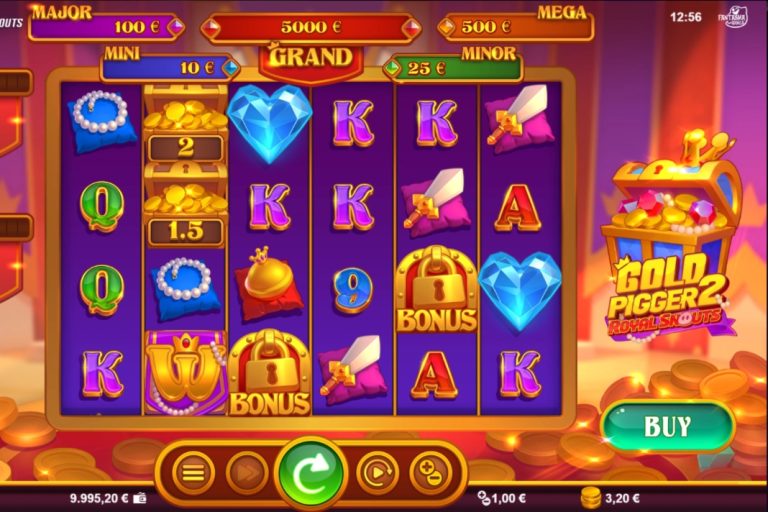Open the autoplay settings
Viewport: 768px width, 512px height.
377,473
